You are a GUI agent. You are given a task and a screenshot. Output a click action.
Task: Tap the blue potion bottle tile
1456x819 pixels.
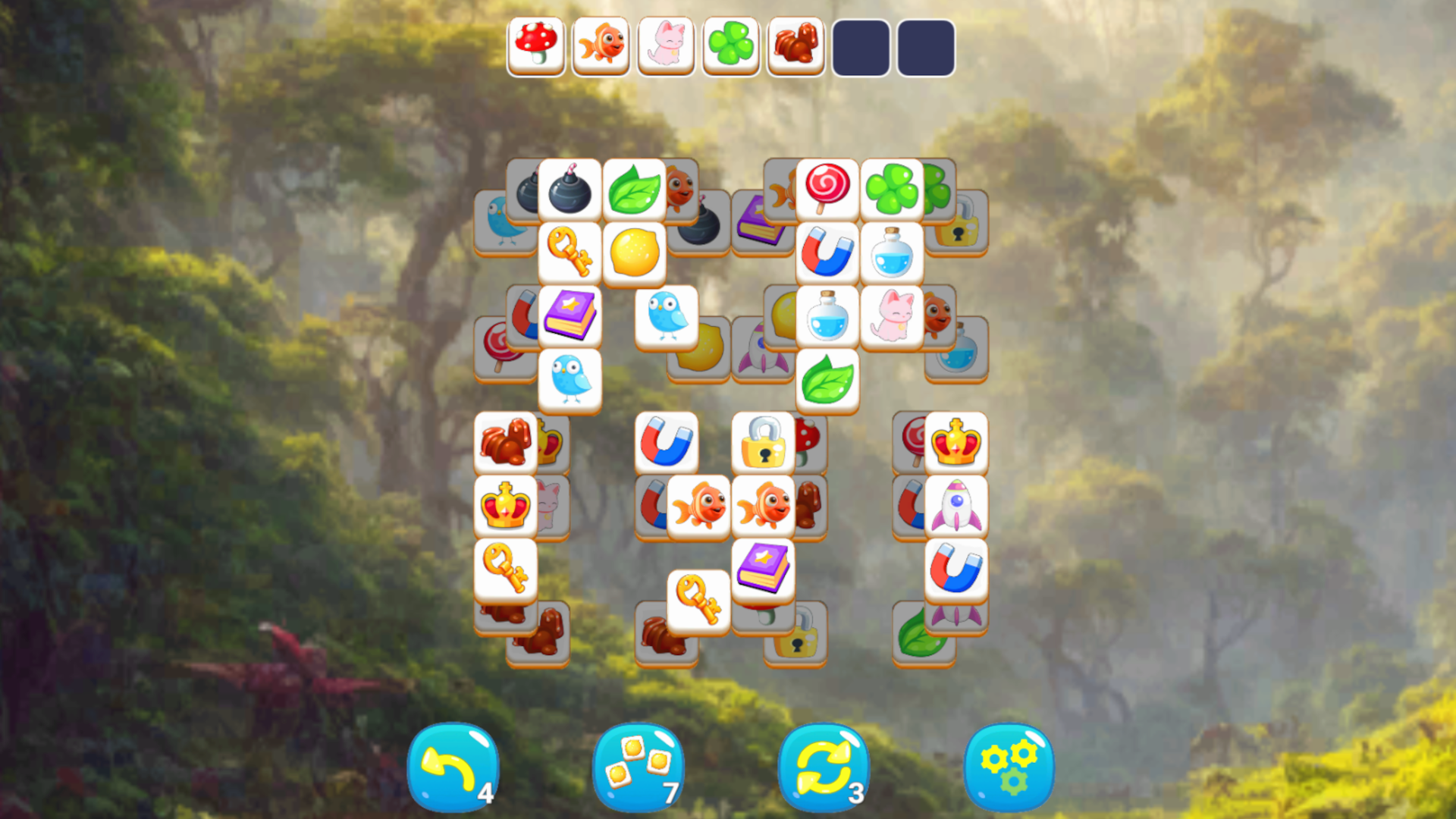(892, 253)
